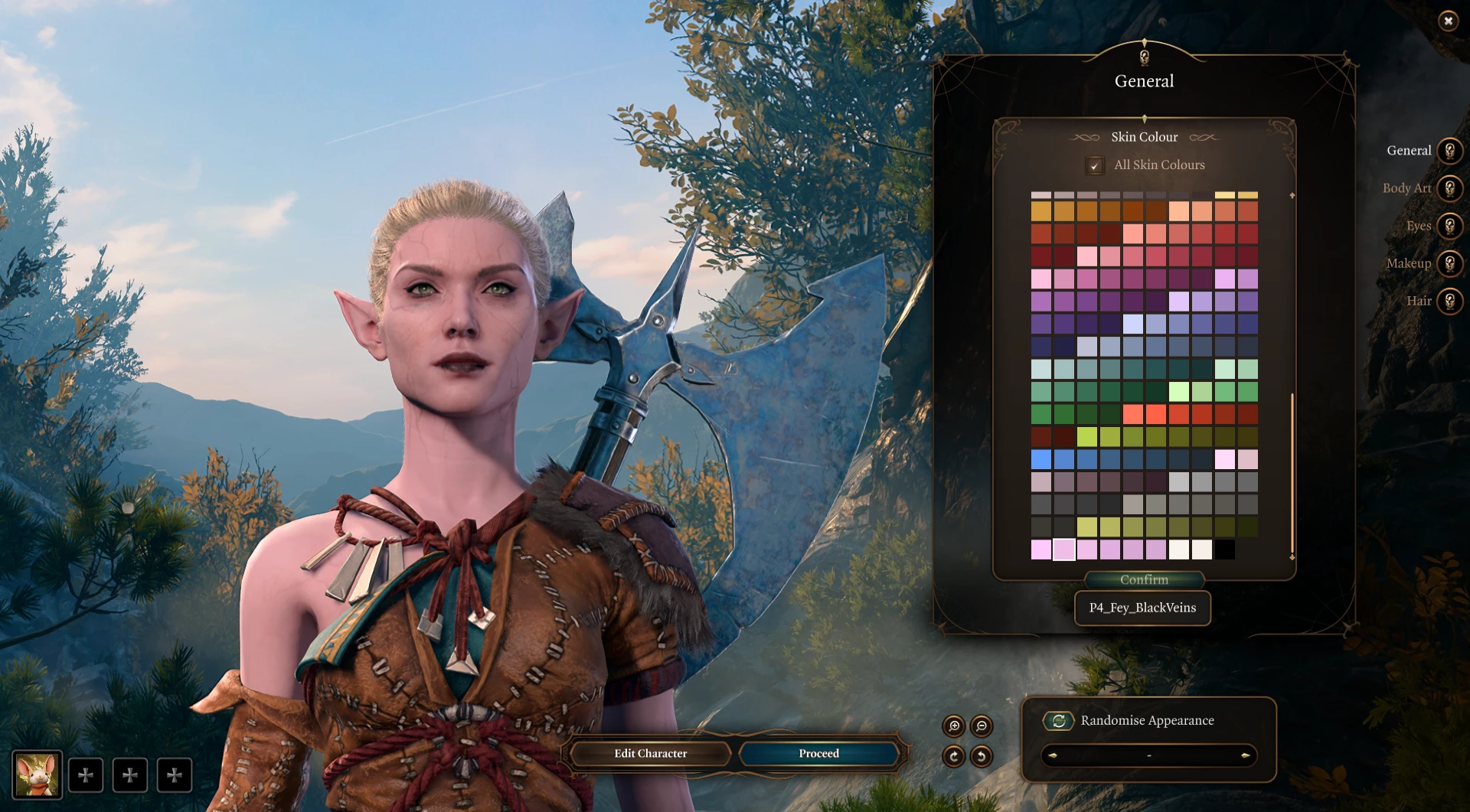Image resolution: width=1470 pixels, height=812 pixels.
Task: Open the Body Art category
Action: [x=1449, y=188]
